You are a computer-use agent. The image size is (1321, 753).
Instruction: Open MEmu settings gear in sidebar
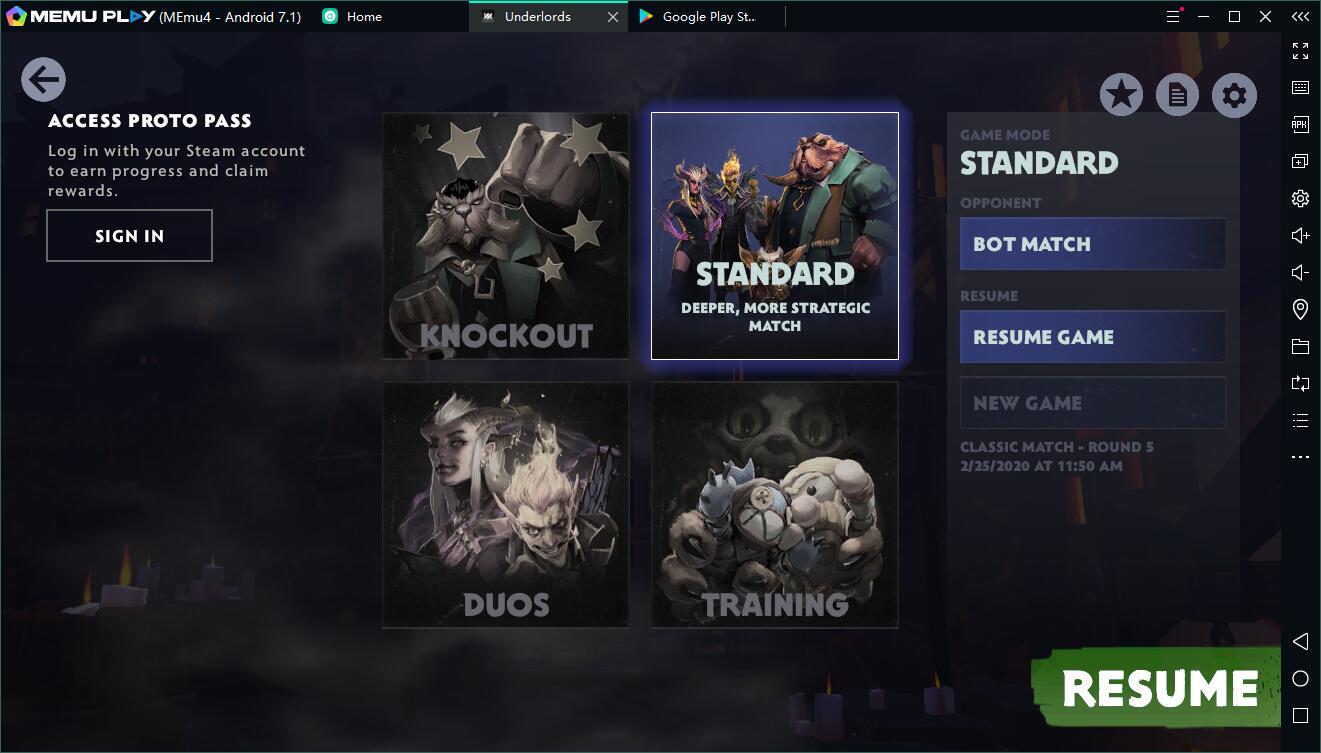coord(1300,198)
